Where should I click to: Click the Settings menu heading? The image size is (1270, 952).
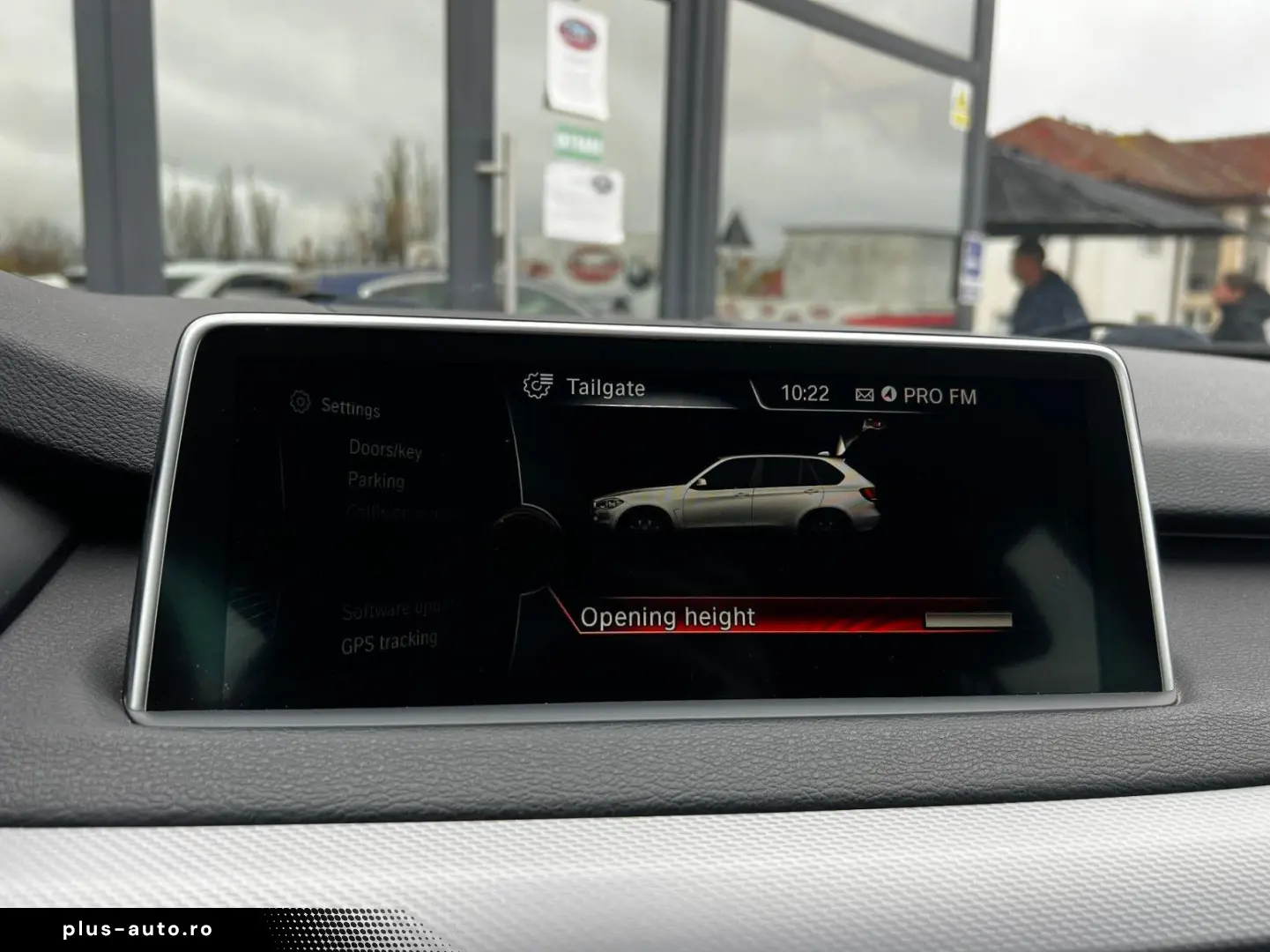tap(349, 407)
